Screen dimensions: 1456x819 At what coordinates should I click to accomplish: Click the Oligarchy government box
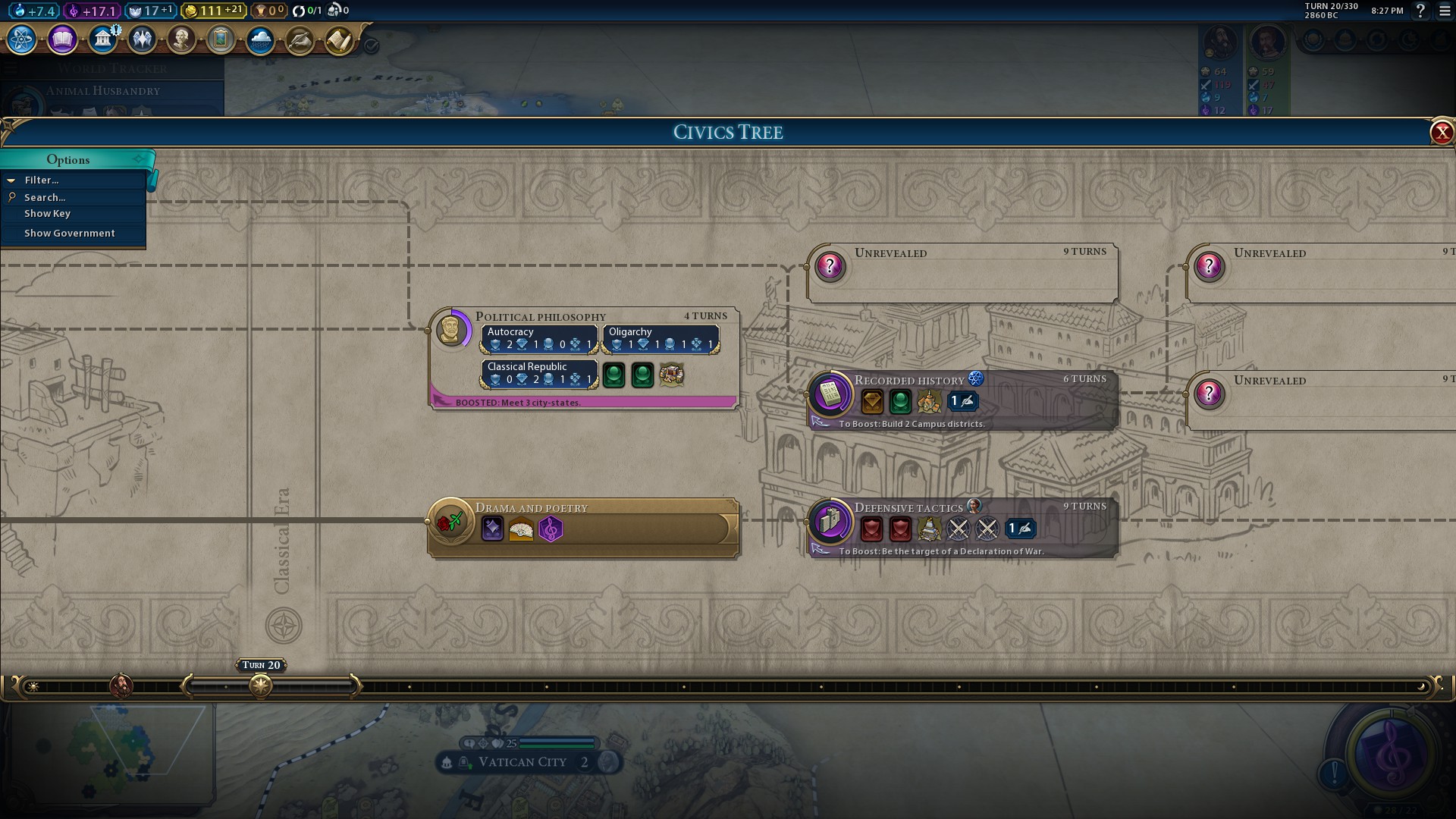661,339
